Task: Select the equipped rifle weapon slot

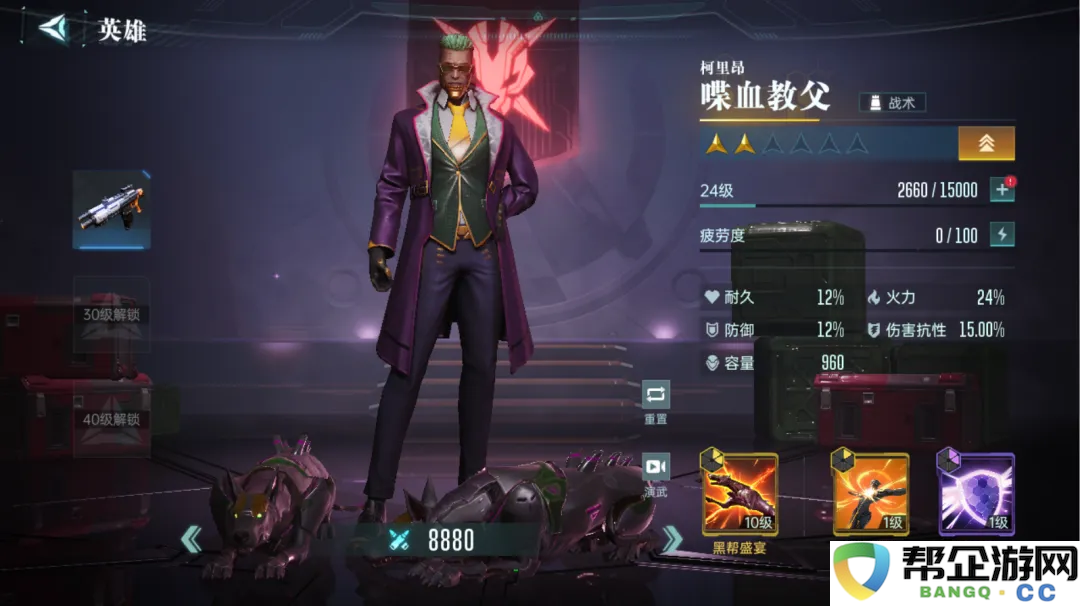Action: tap(111, 210)
